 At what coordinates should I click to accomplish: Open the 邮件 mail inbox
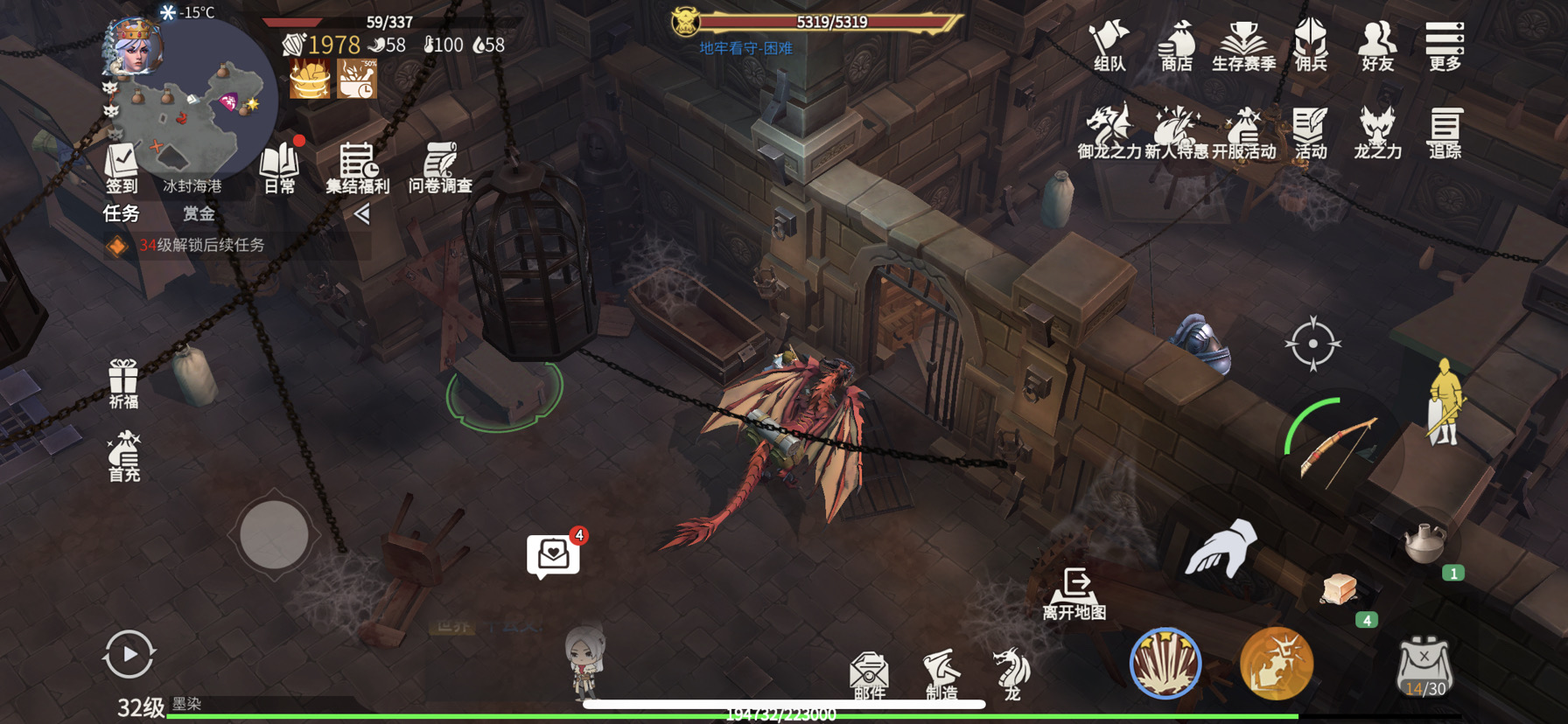pos(869,674)
